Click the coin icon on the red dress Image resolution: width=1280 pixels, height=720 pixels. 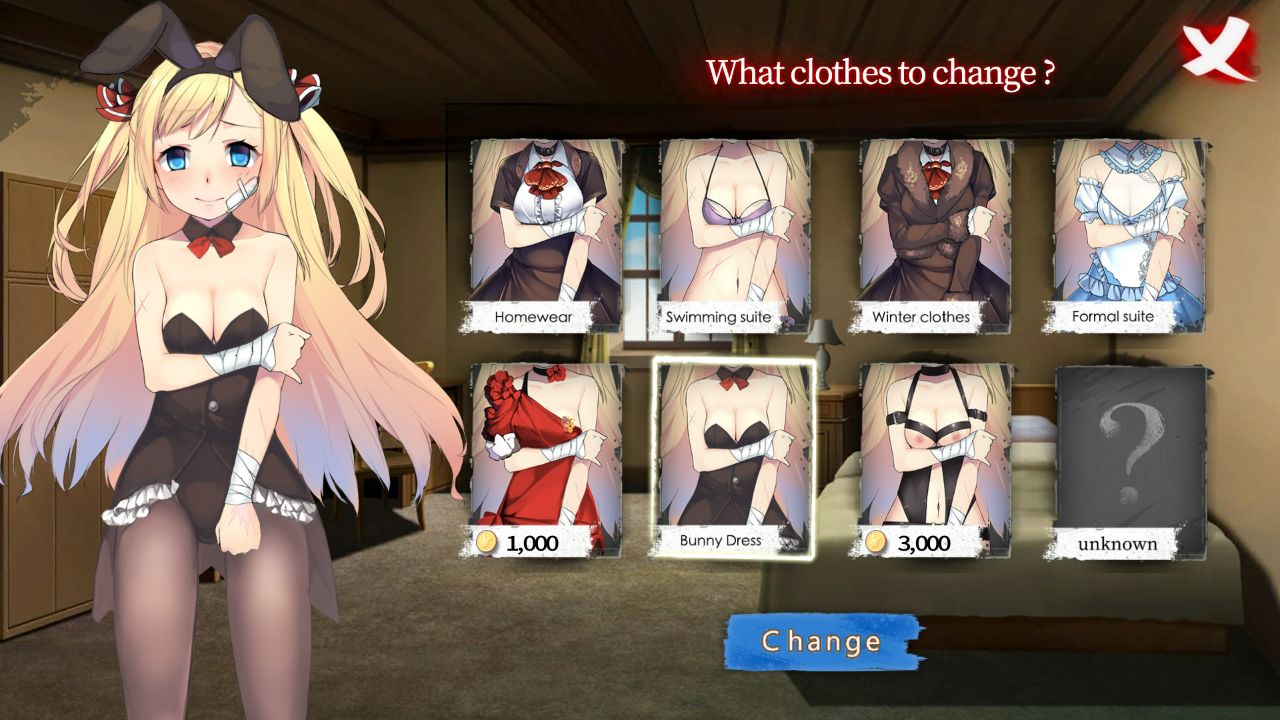click(x=487, y=540)
